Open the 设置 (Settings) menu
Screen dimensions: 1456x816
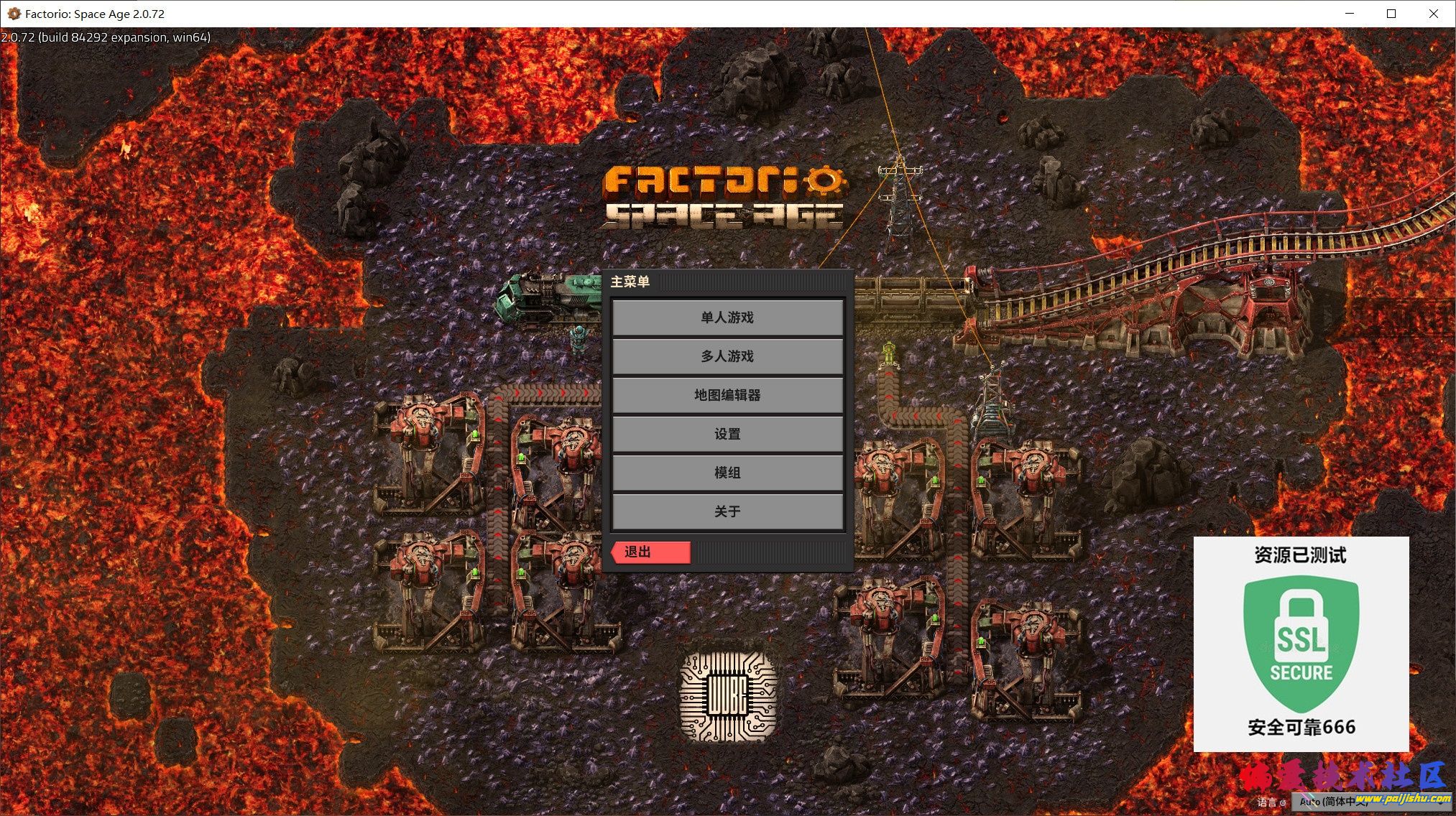(727, 434)
